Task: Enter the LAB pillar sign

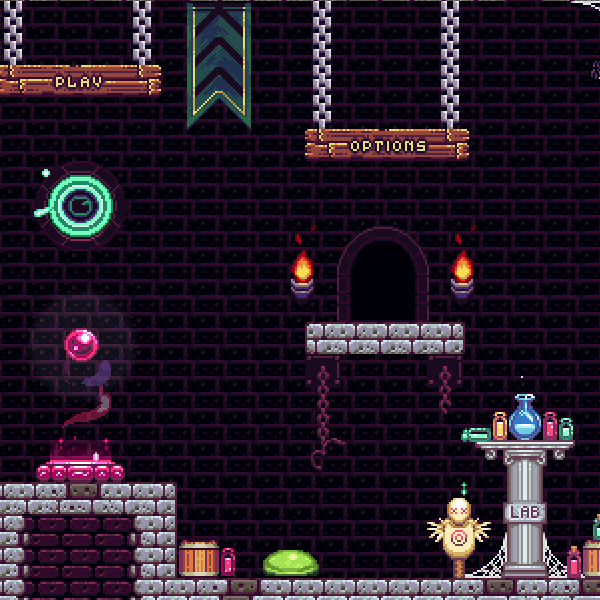Action: coord(524,513)
